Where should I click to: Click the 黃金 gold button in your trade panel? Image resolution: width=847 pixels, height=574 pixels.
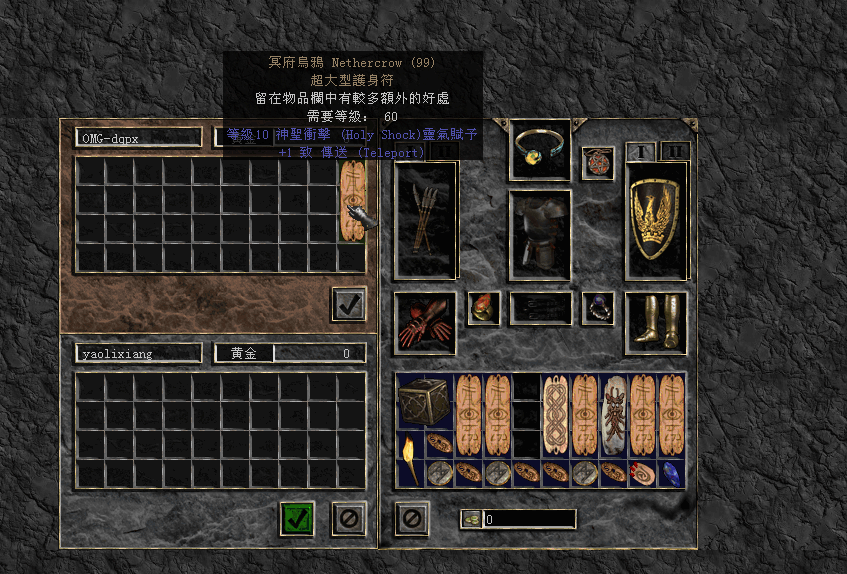pos(243,353)
